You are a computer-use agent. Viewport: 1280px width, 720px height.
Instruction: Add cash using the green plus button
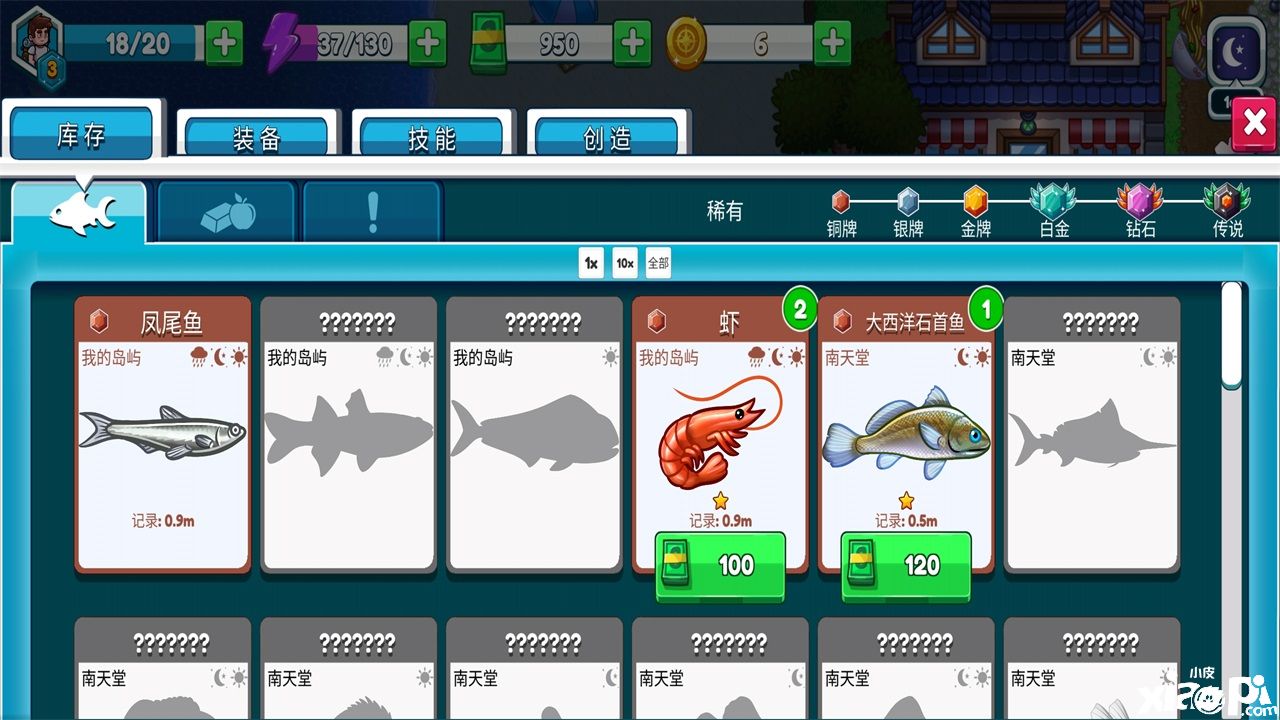632,44
